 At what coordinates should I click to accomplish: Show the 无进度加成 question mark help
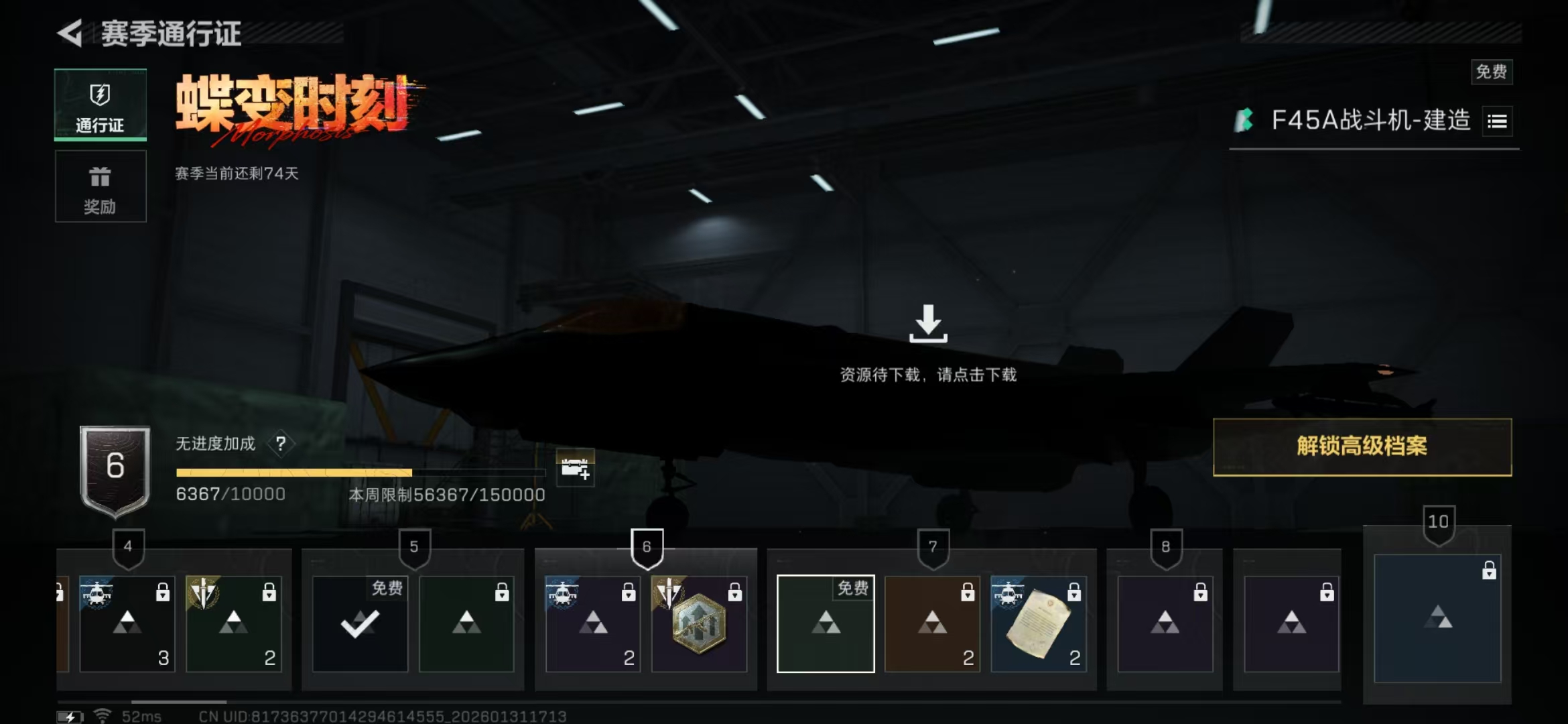pos(281,444)
